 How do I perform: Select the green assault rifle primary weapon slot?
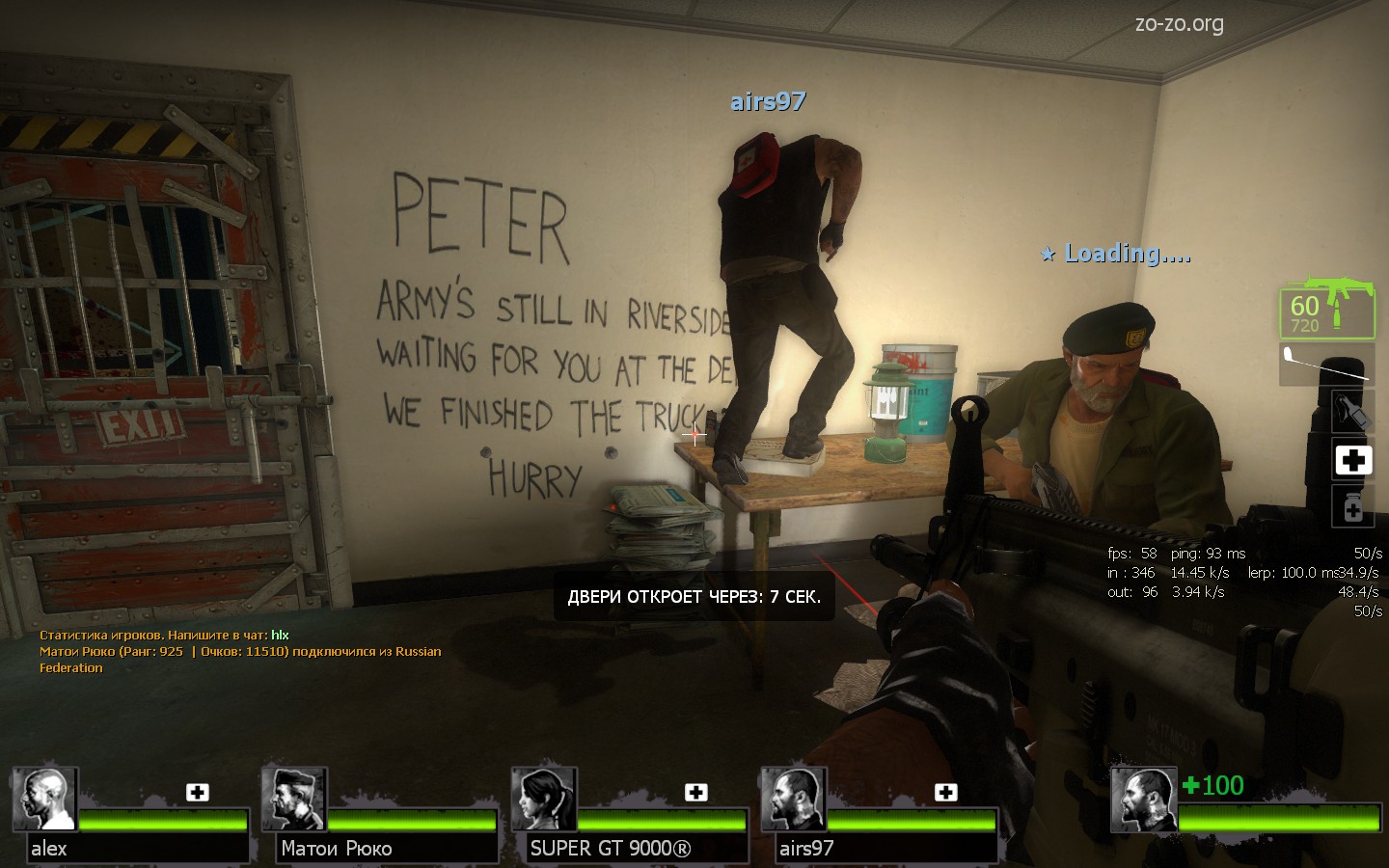pos(1327,309)
